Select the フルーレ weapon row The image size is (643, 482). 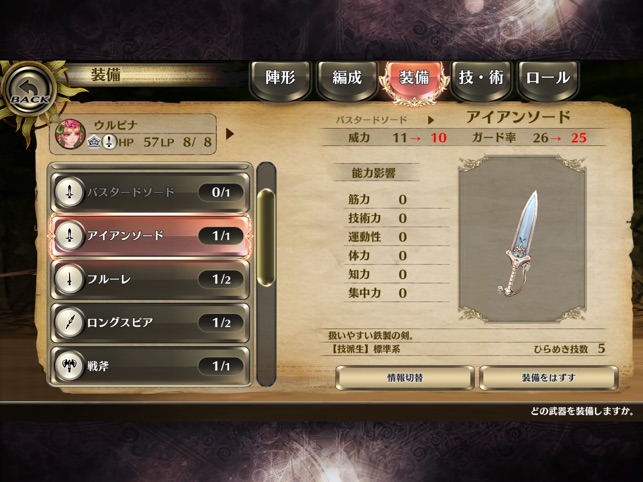coord(148,279)
